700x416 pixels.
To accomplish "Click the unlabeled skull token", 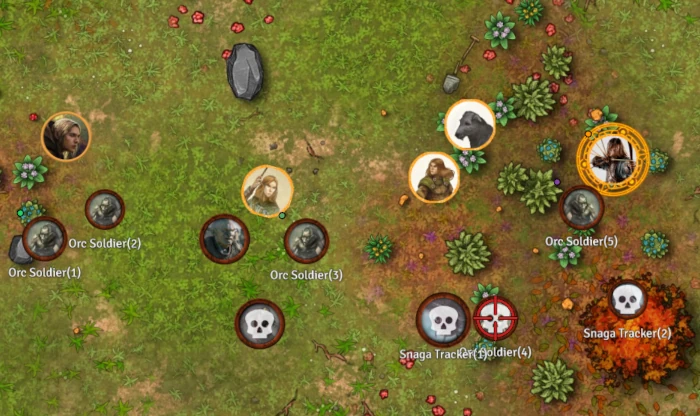I will (260, 324).
